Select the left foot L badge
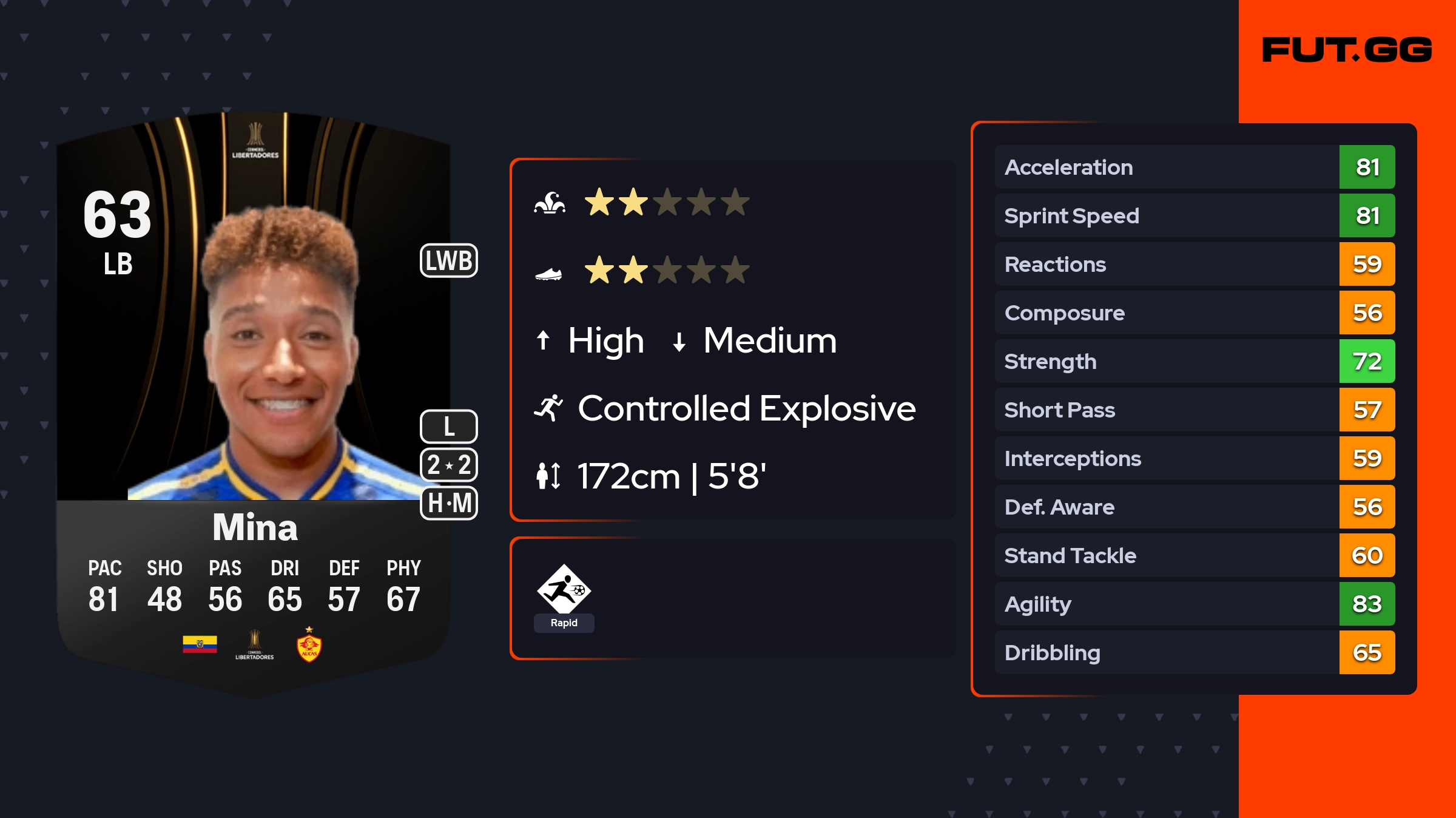 [x=449, y=427]
